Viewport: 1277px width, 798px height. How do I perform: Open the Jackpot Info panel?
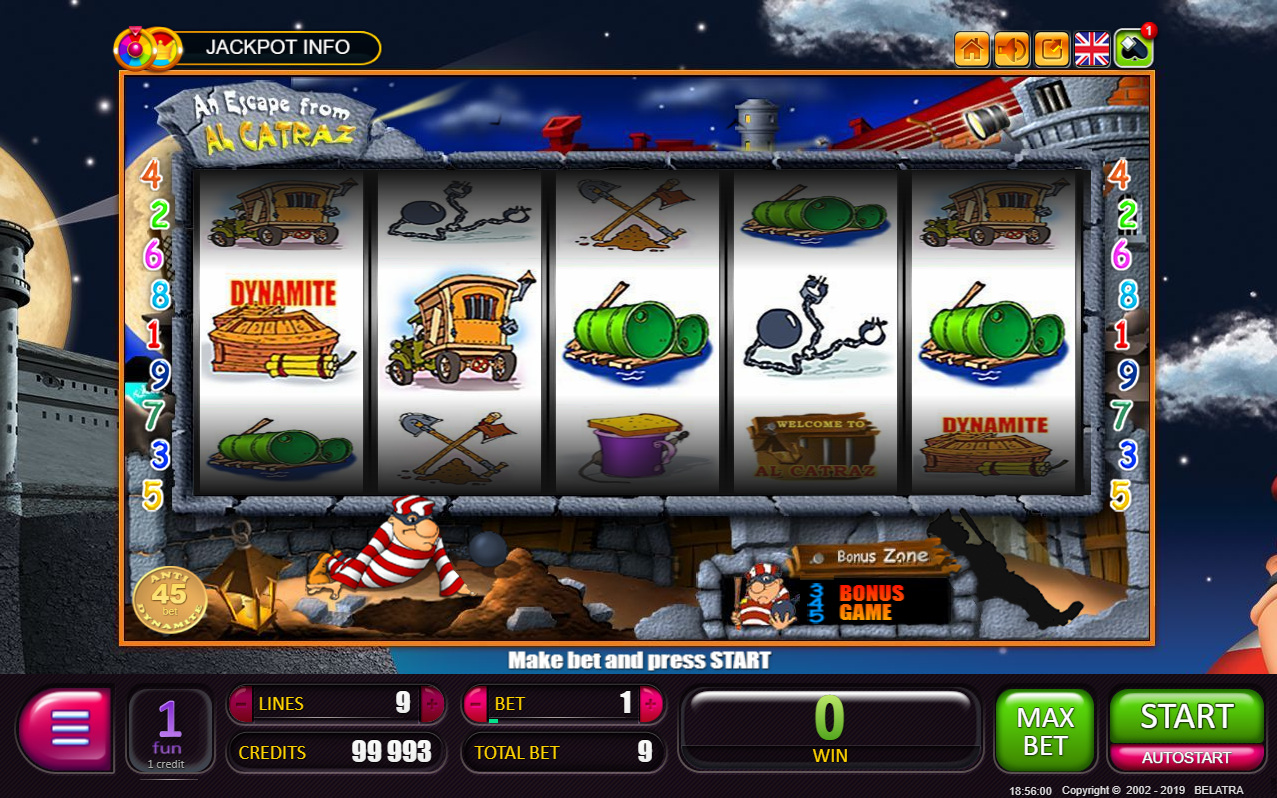point(277,47)
